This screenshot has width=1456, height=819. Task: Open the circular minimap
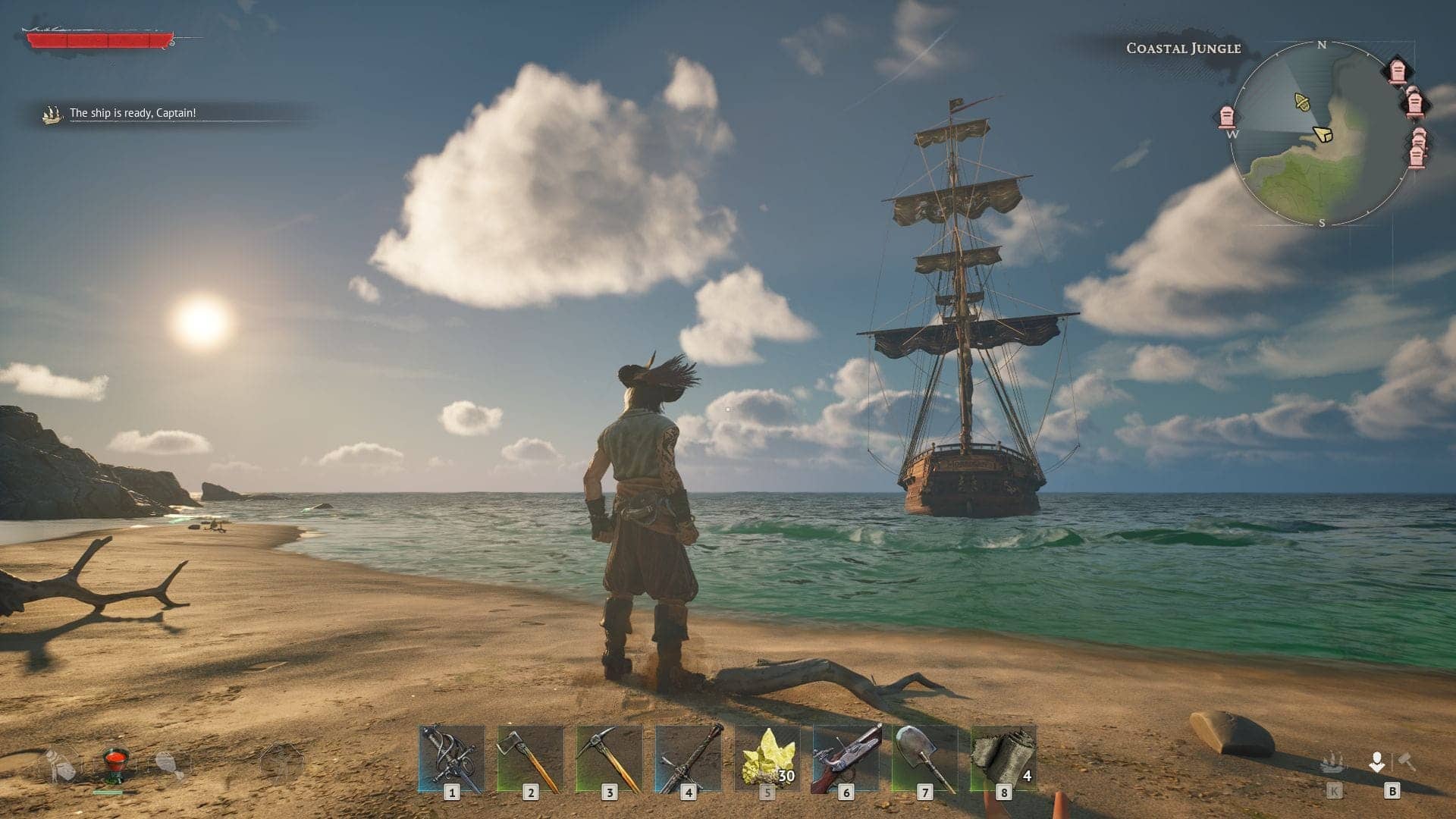(x=1321, y=133)
